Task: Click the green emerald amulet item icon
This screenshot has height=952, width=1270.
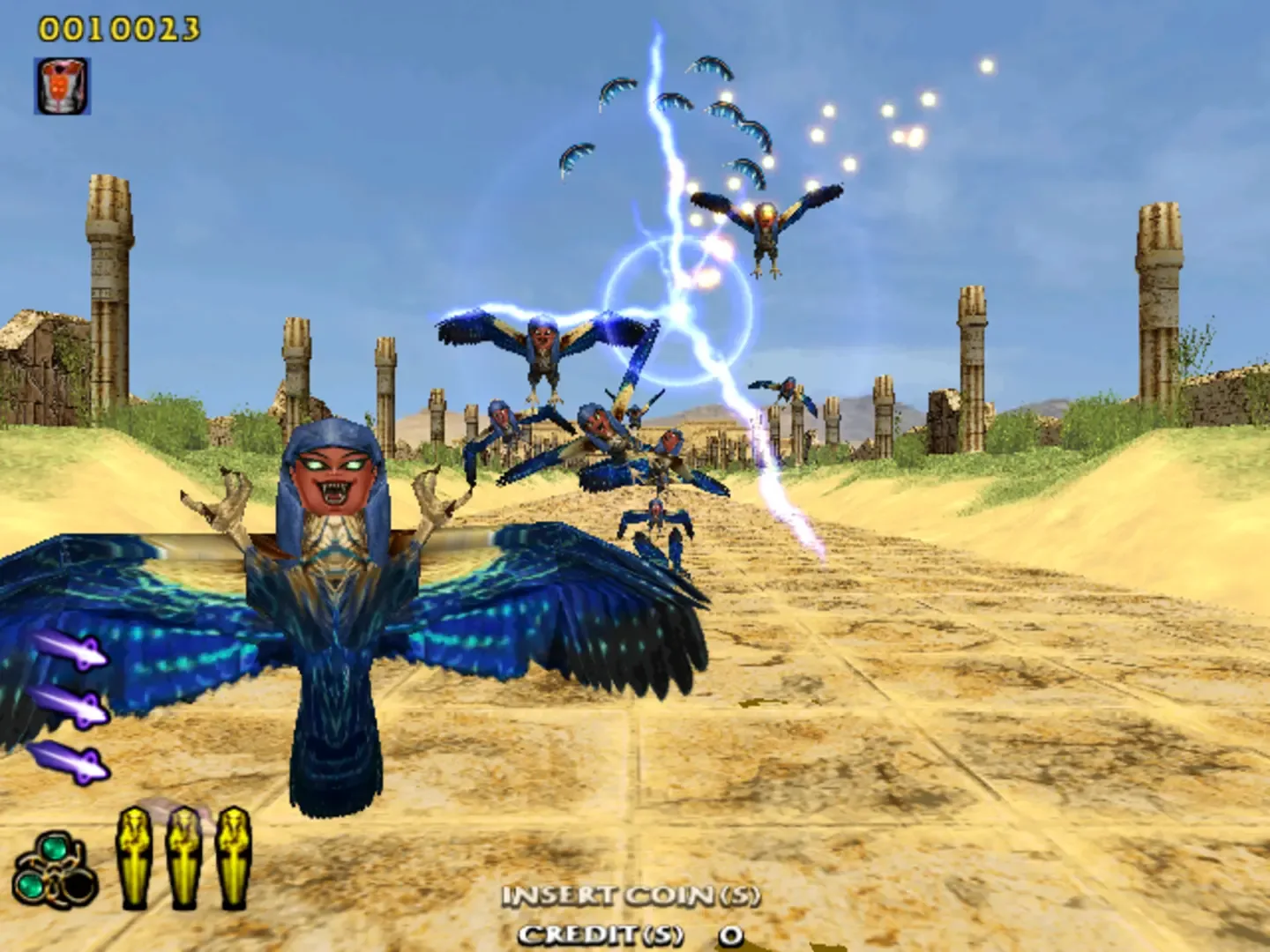Action: 55,868
